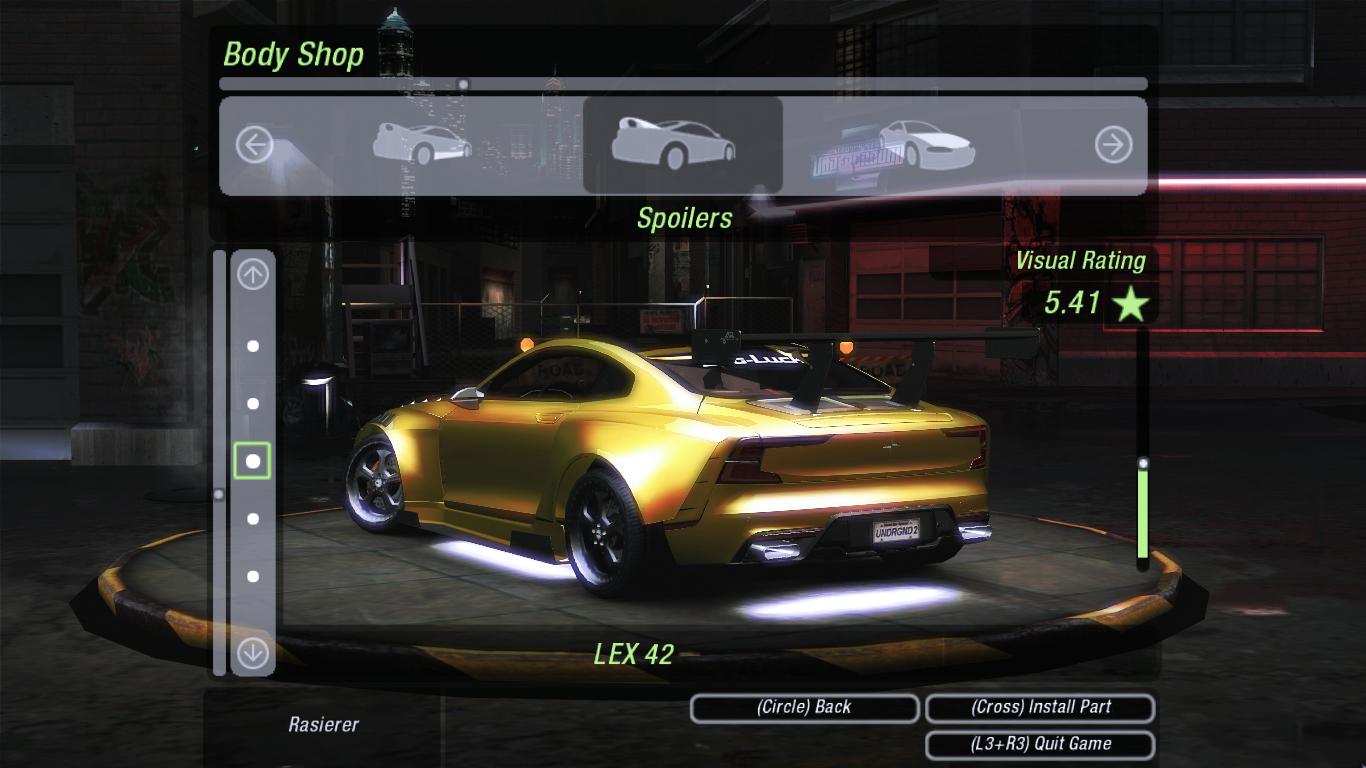Screen dimensions: 1366x768
Task: Choose the Quit Game button
Action: (x=1040, y=744)
